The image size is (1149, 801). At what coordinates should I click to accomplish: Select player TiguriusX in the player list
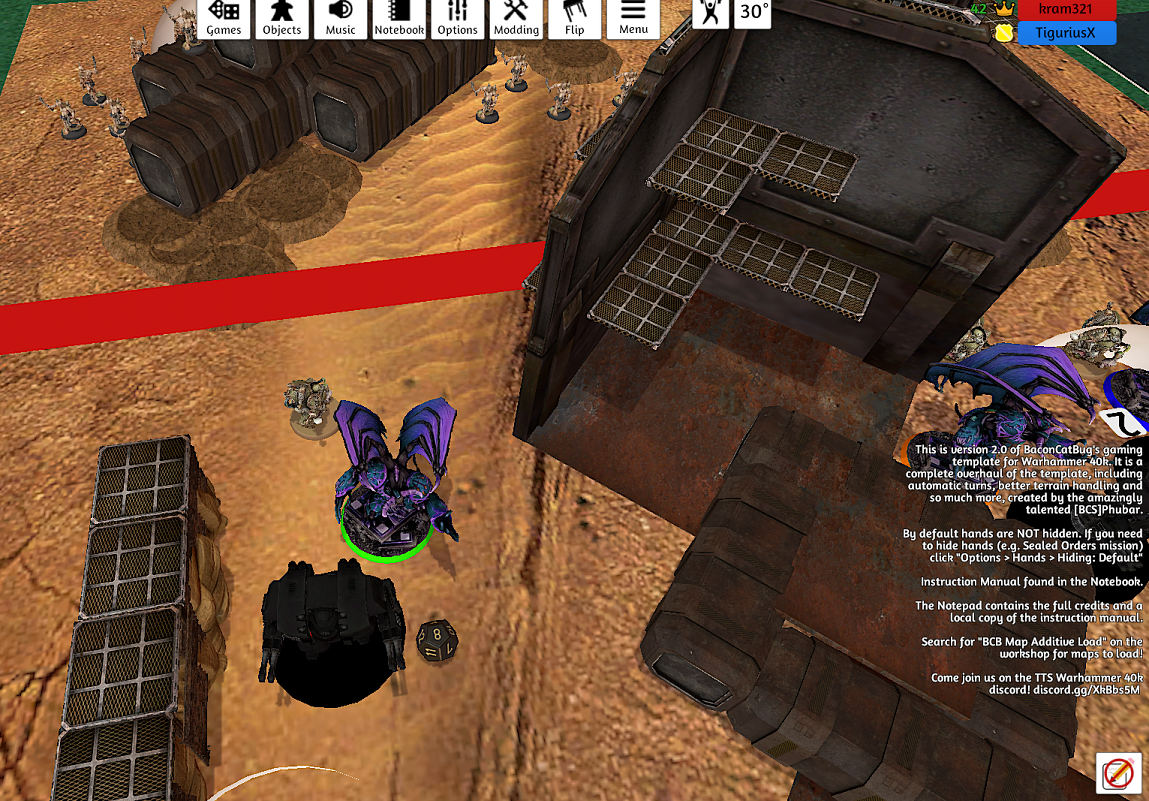tap(1066, 33)
